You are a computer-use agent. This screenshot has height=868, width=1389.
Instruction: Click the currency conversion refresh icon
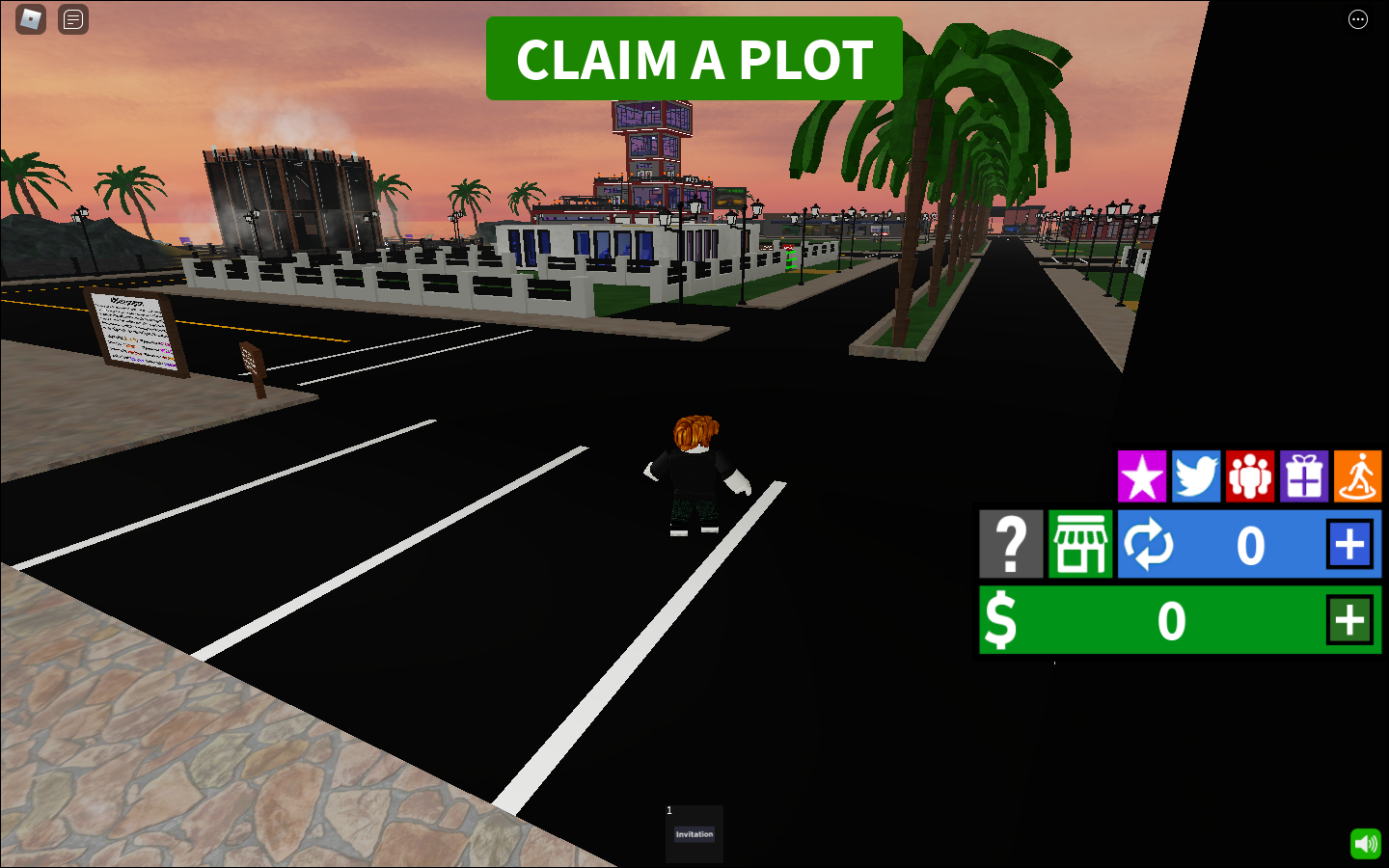[x=1148, y=544]
